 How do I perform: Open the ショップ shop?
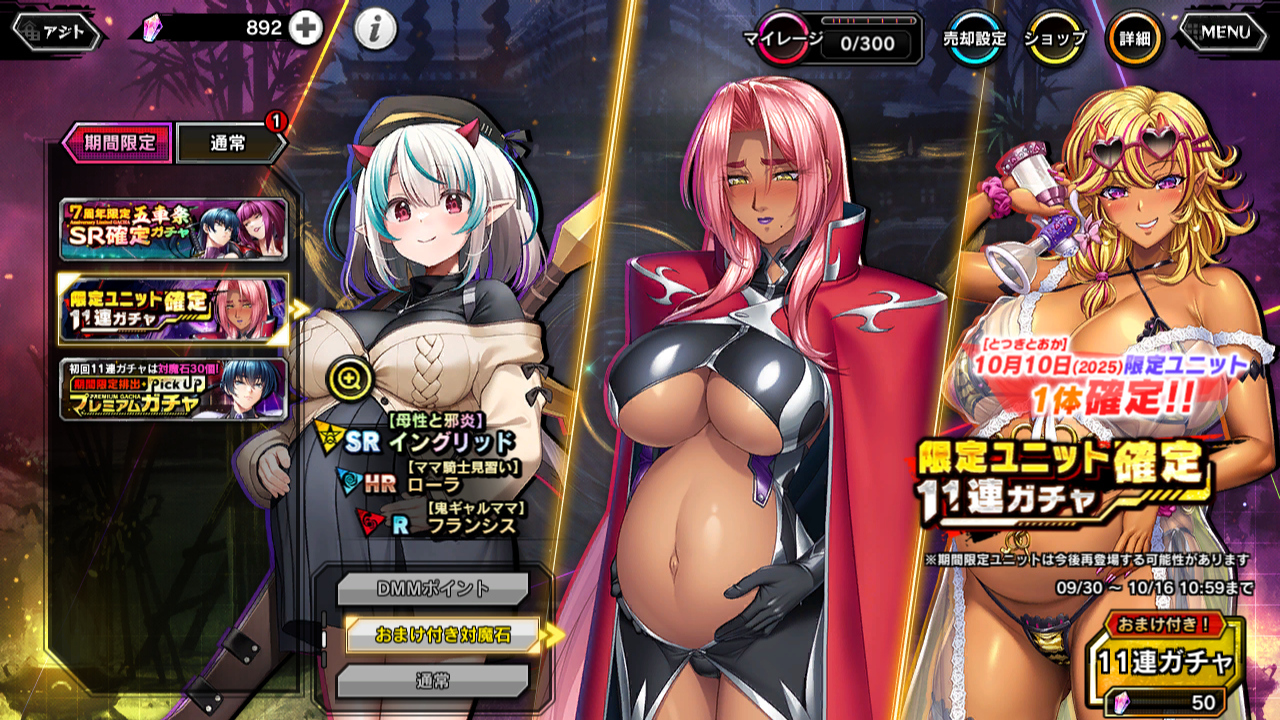[1055, 39]
